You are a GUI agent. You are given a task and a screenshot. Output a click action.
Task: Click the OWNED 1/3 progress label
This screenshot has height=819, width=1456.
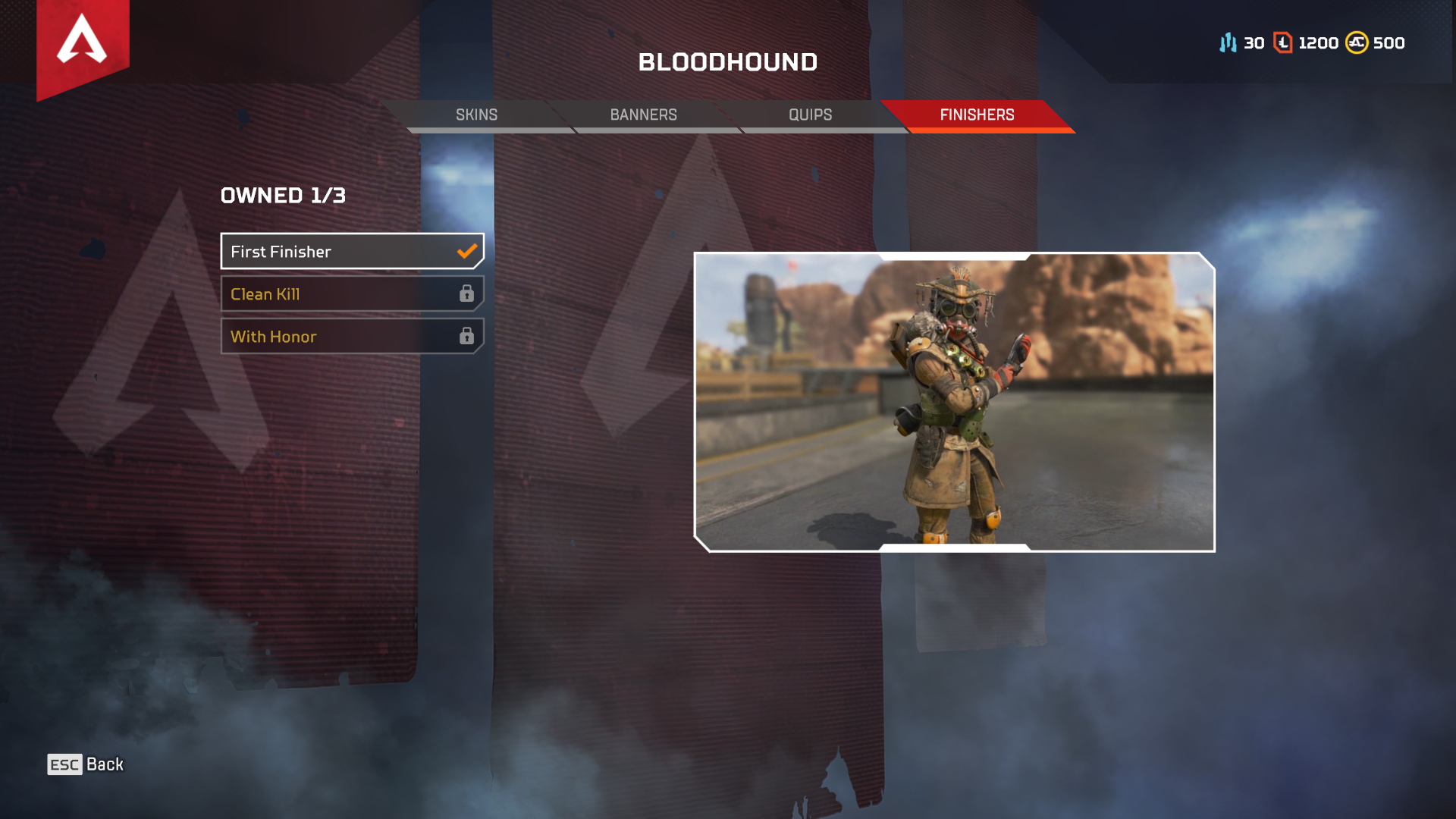282,195
